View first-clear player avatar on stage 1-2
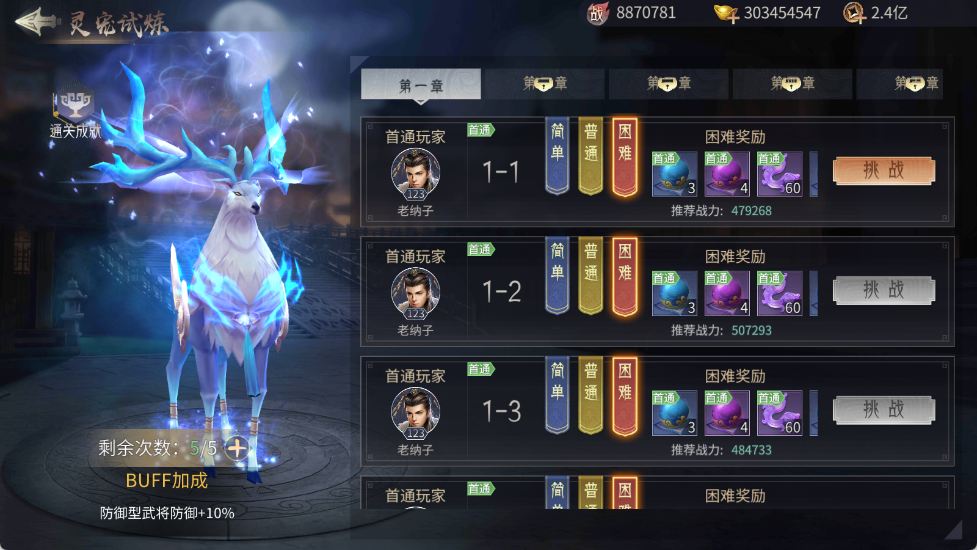 click(415, 292)
